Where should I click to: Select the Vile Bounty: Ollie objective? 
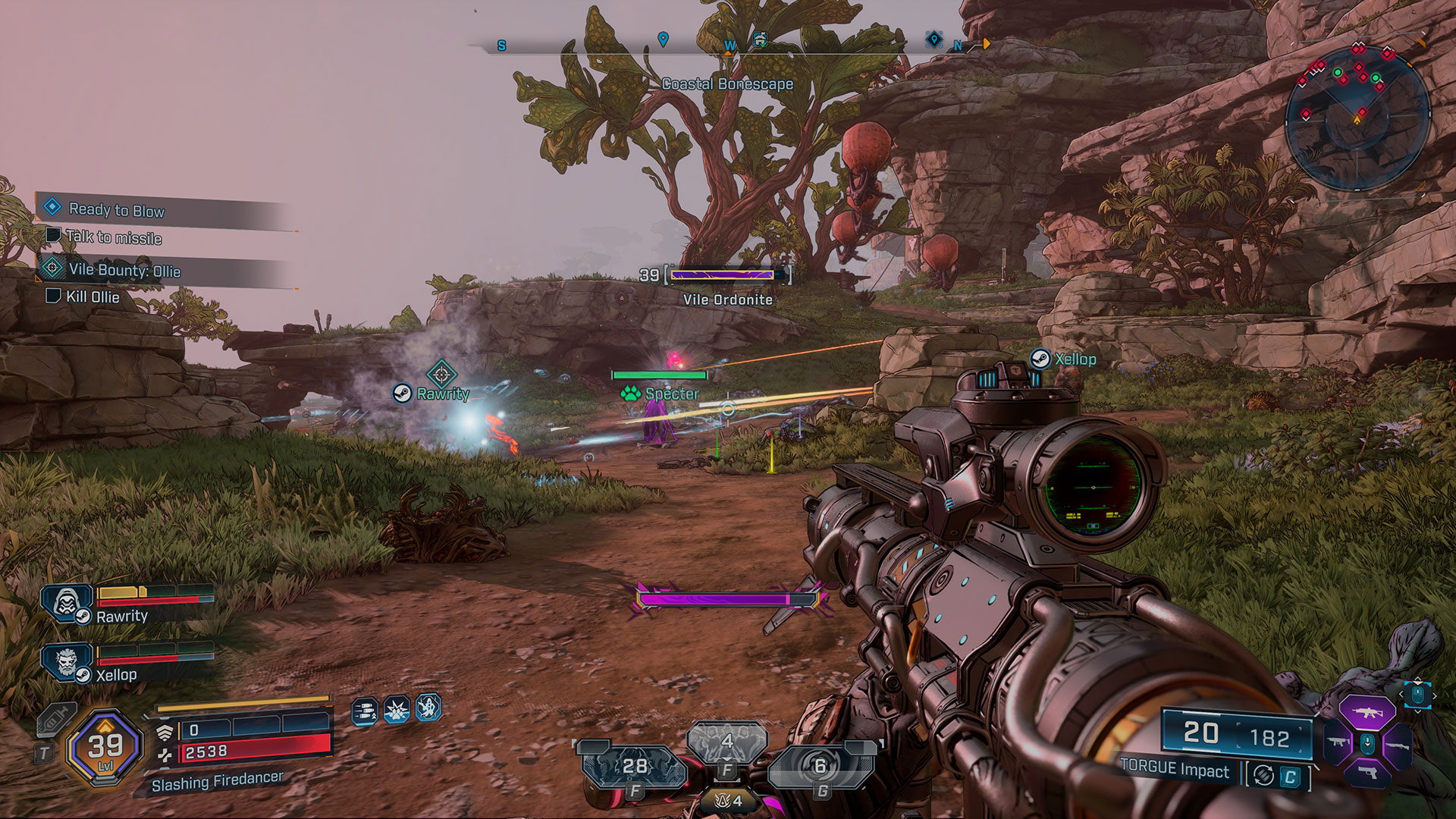tap(124, 271)
